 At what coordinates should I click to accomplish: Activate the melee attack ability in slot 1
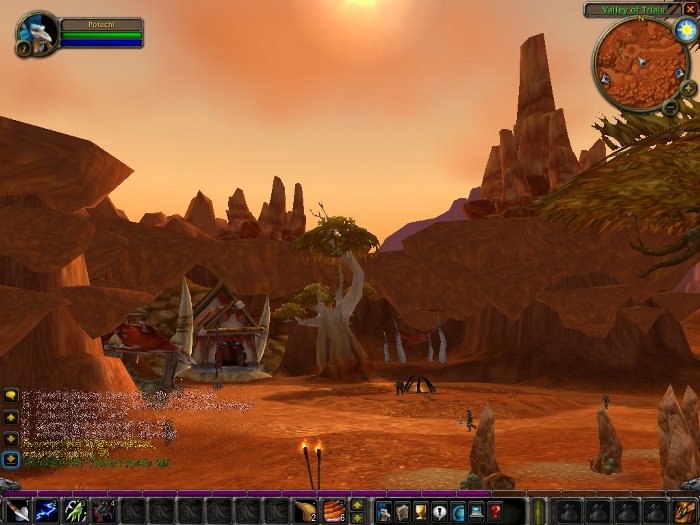click(x=19, y=511)
